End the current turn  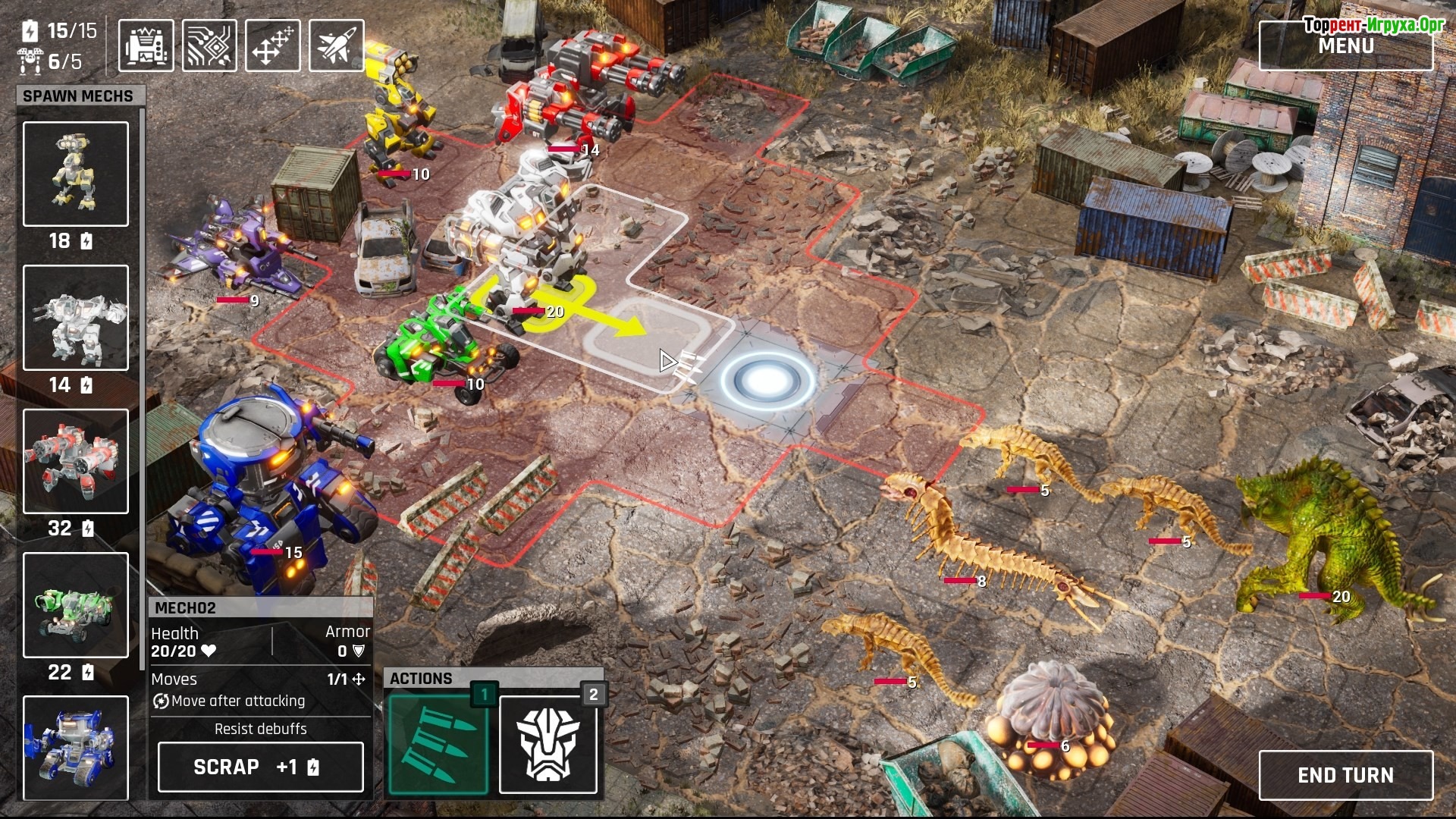1345,775
